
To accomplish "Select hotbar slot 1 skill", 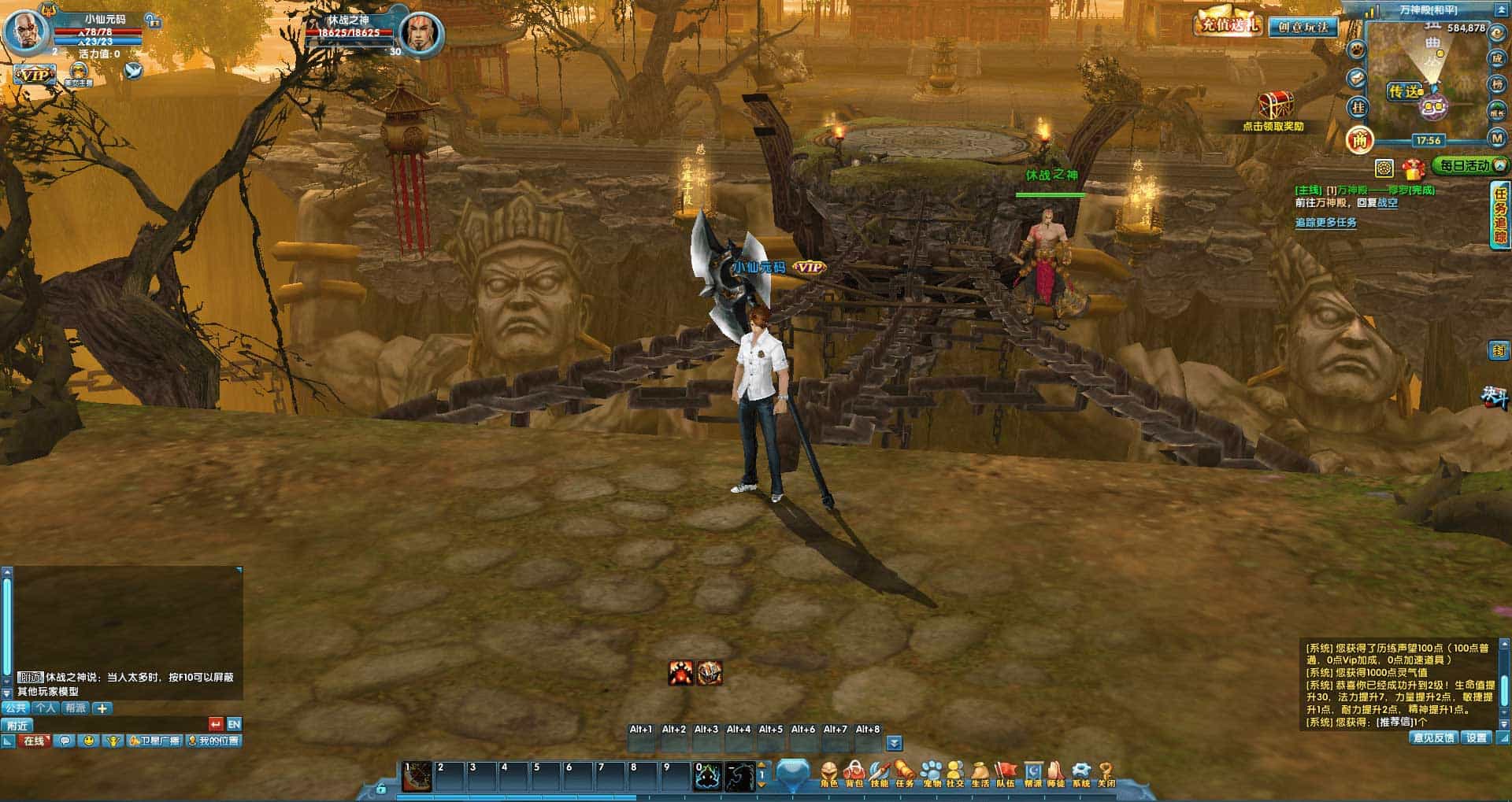I will [418, 776].
